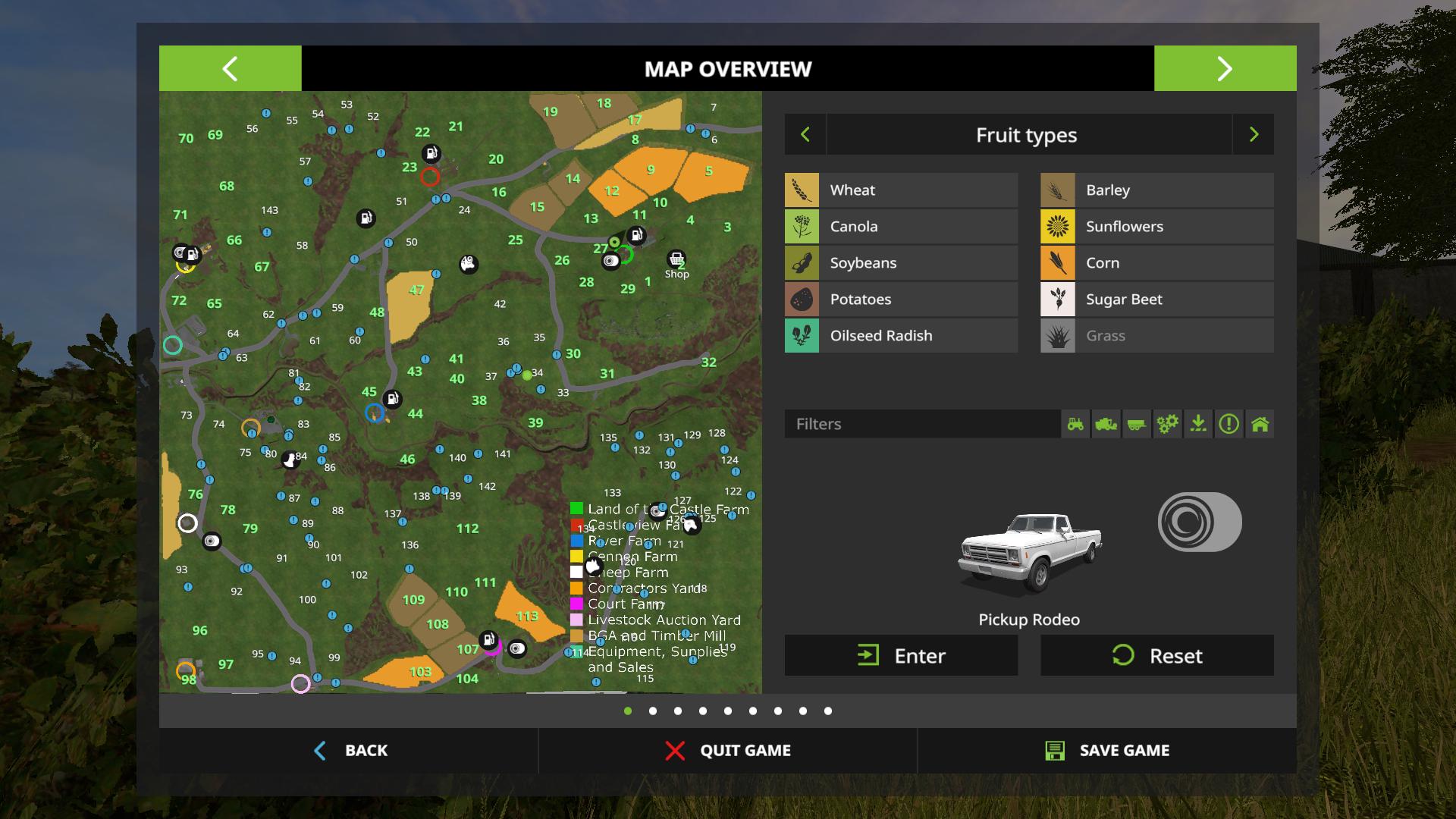Select the Sugar Beet entry
Screen dimensions: 1456x819
tap(1156, 300)
